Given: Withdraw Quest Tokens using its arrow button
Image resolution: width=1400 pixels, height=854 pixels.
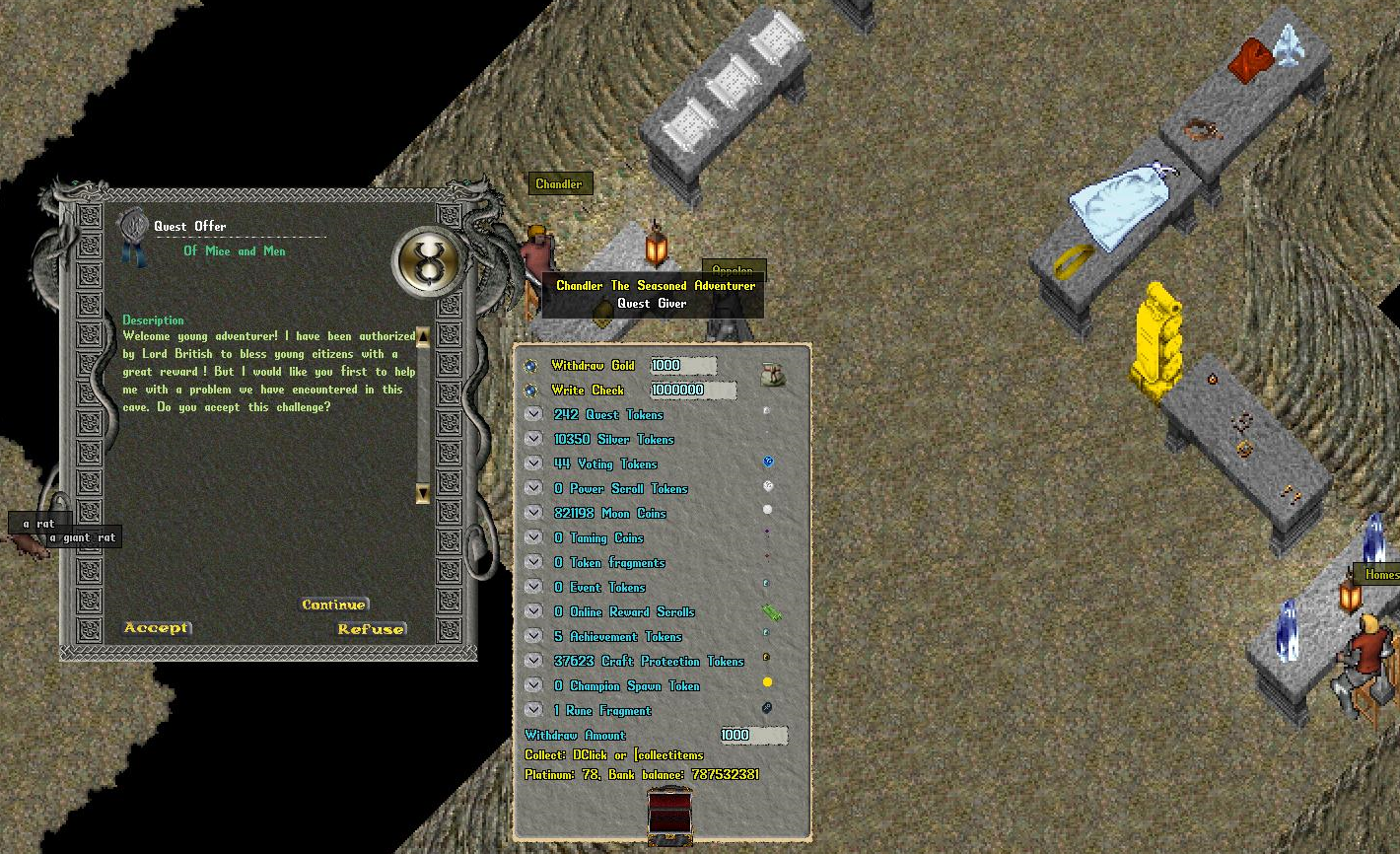Looking at the screenshot, I should click(533, 414).
